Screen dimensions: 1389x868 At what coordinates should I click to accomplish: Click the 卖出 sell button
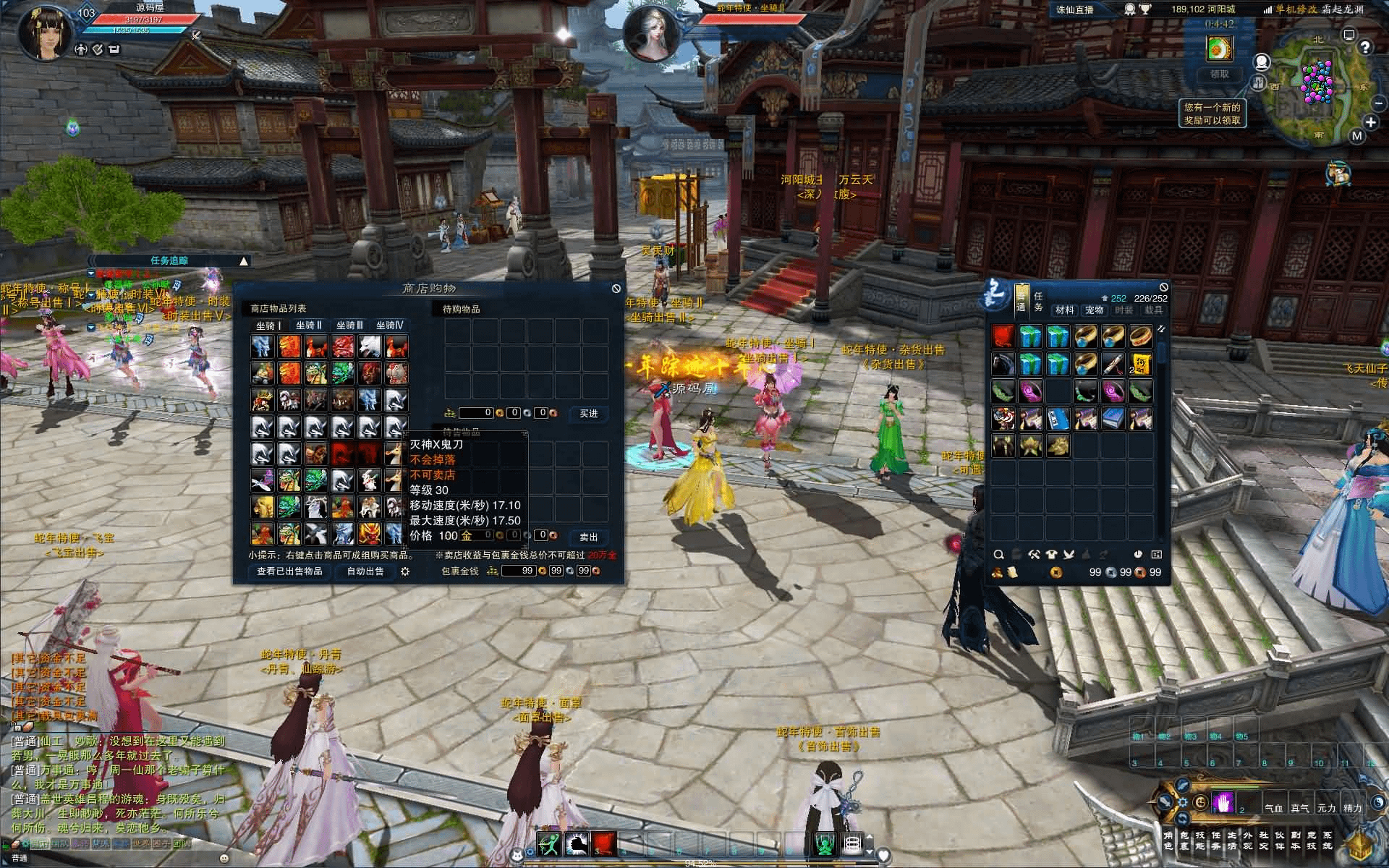pyautogui.click(x=589, y=537)
